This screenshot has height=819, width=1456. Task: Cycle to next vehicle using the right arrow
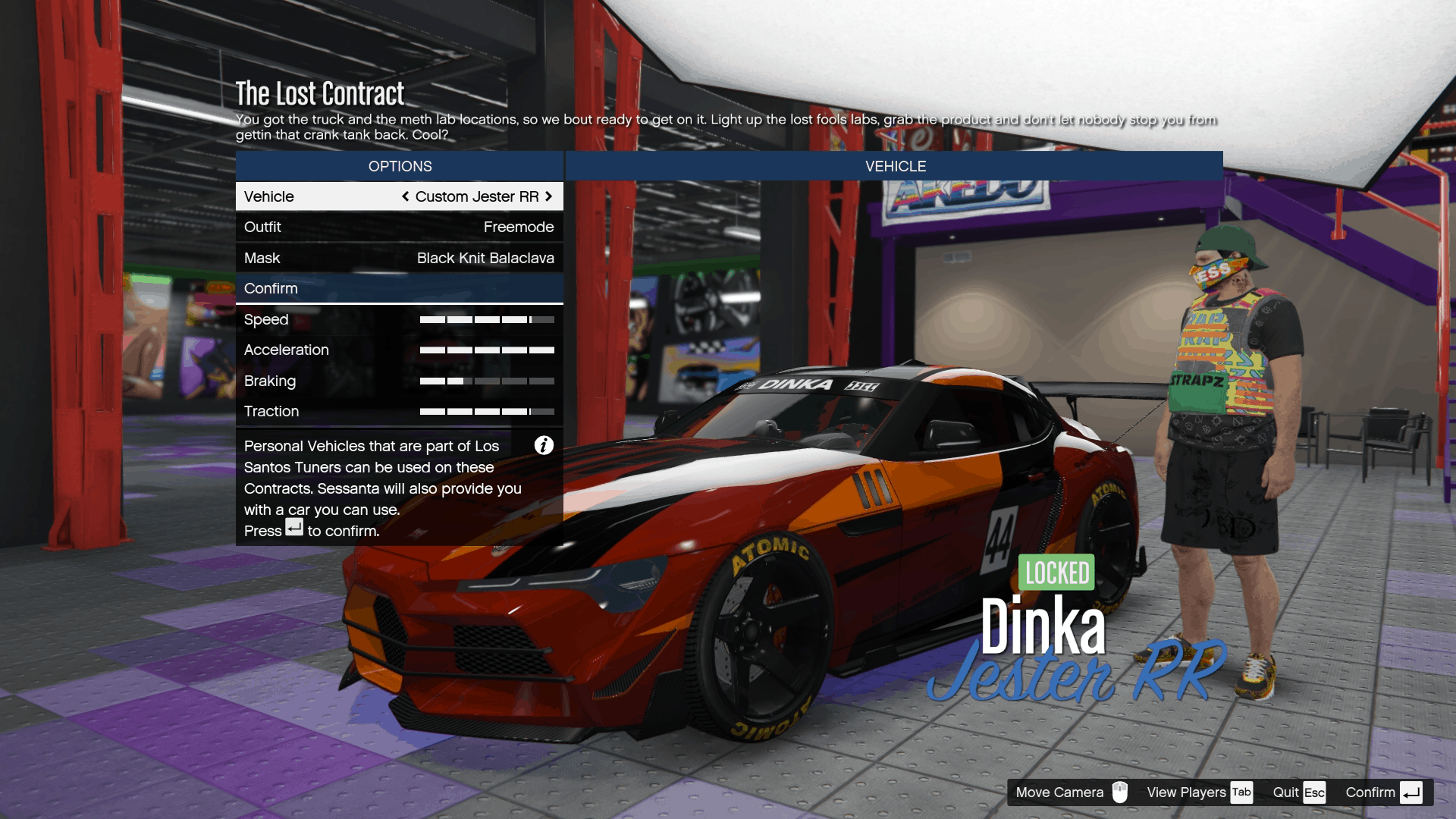[549, 196]
